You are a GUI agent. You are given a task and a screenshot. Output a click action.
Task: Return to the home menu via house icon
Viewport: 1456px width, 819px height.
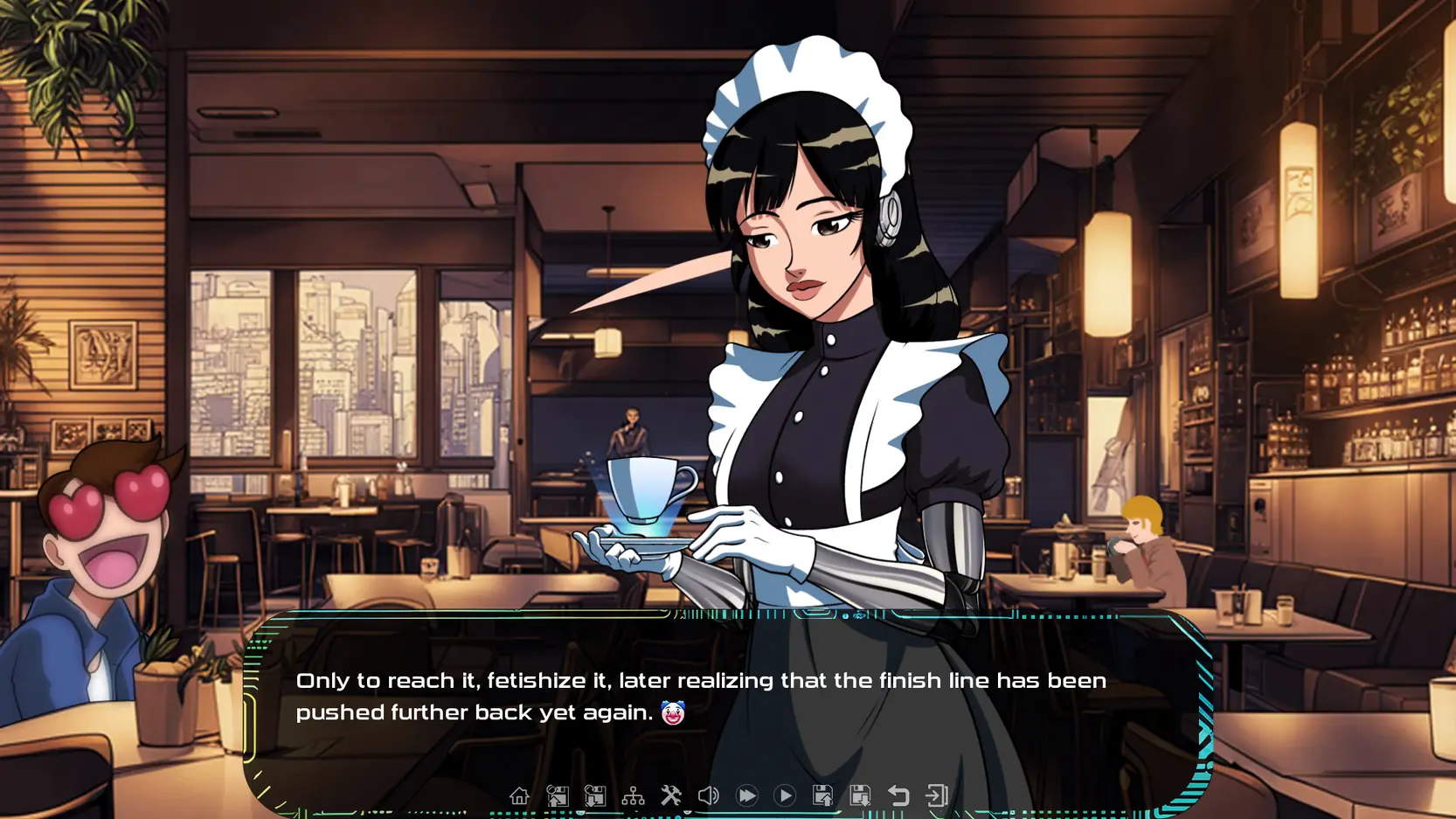519,795
